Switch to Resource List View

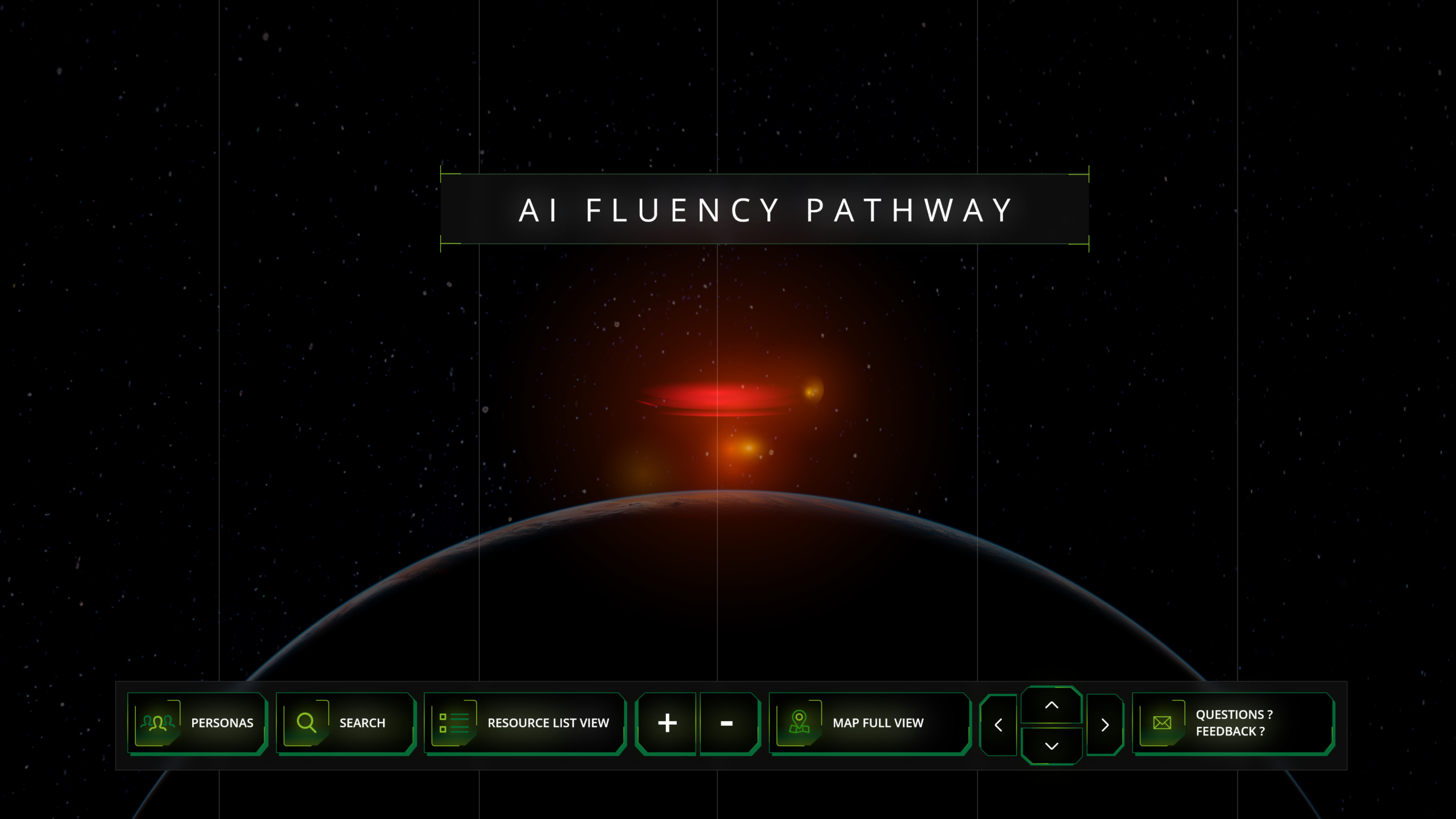524,723
